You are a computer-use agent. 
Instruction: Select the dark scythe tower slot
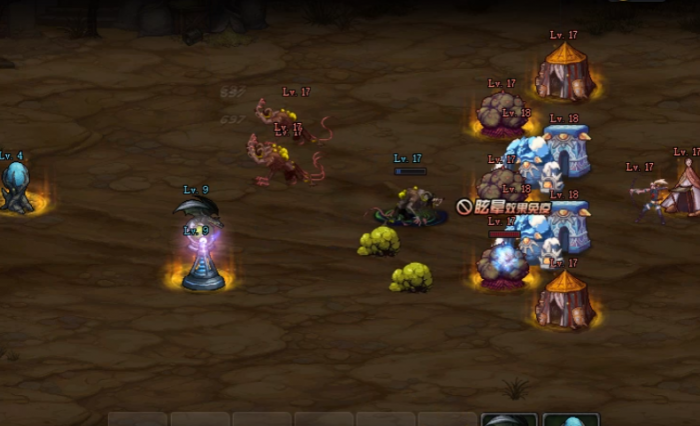pos(509,420)
